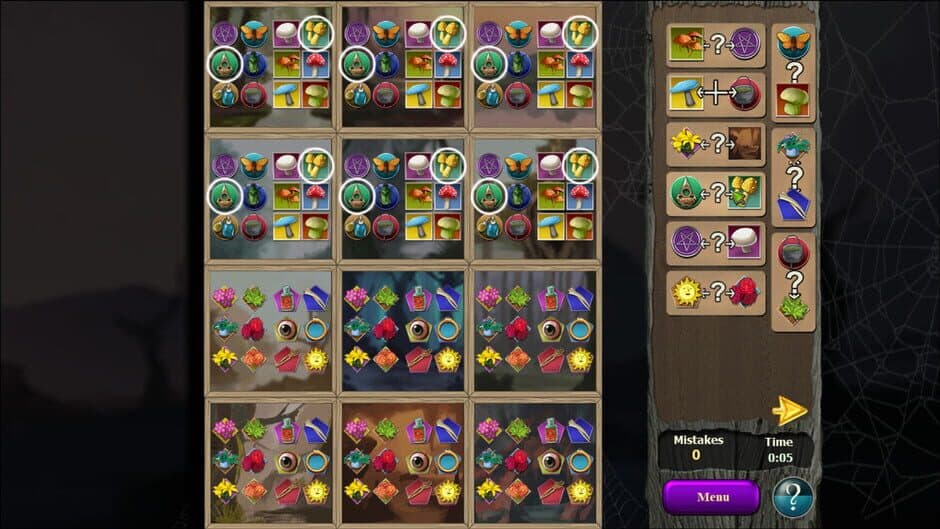Click the round question mark help button
940x529 pixels.
[x=792, y=497]
